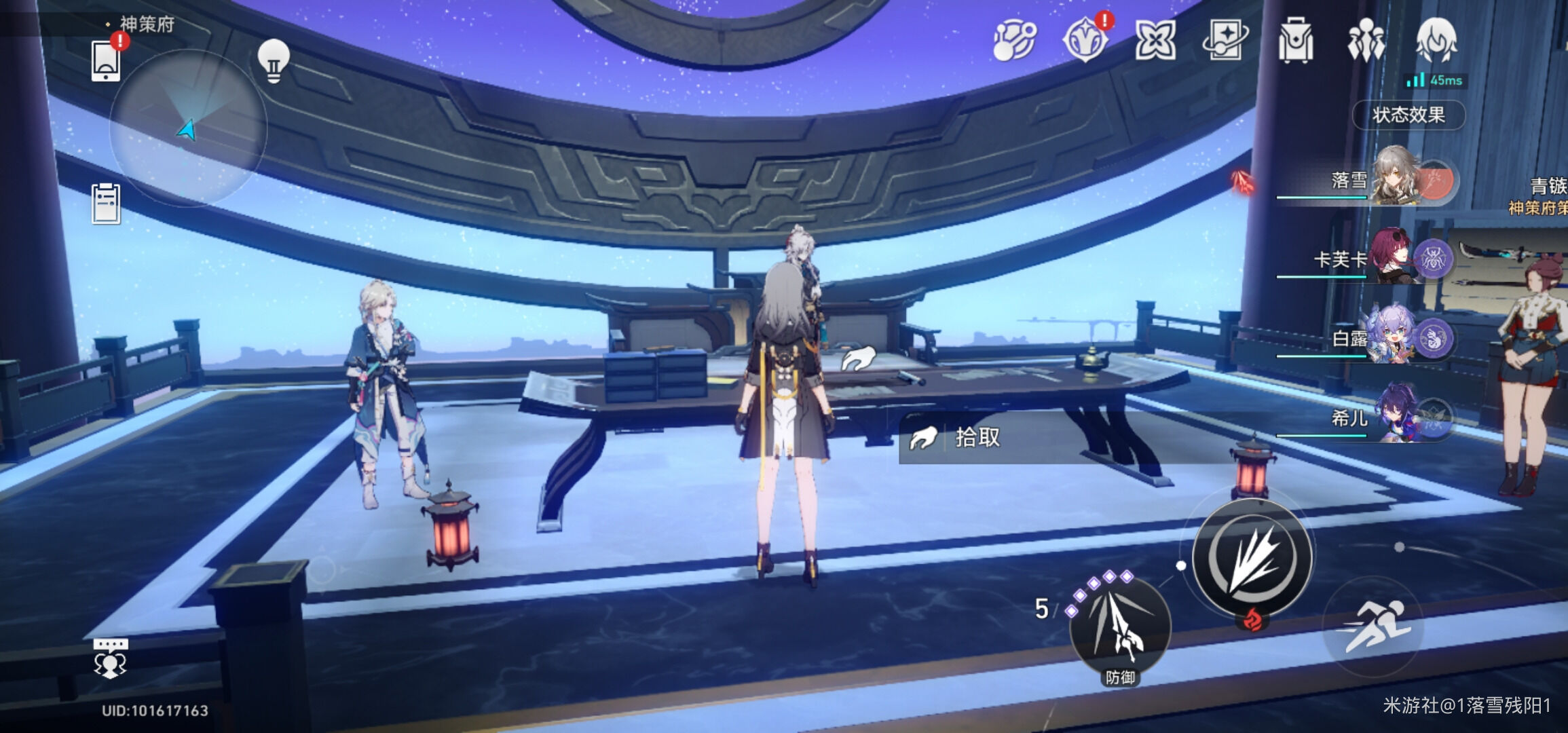1568x733 pixels.
Task: Open the team setup icon
Action: [x=1366, y=41]
